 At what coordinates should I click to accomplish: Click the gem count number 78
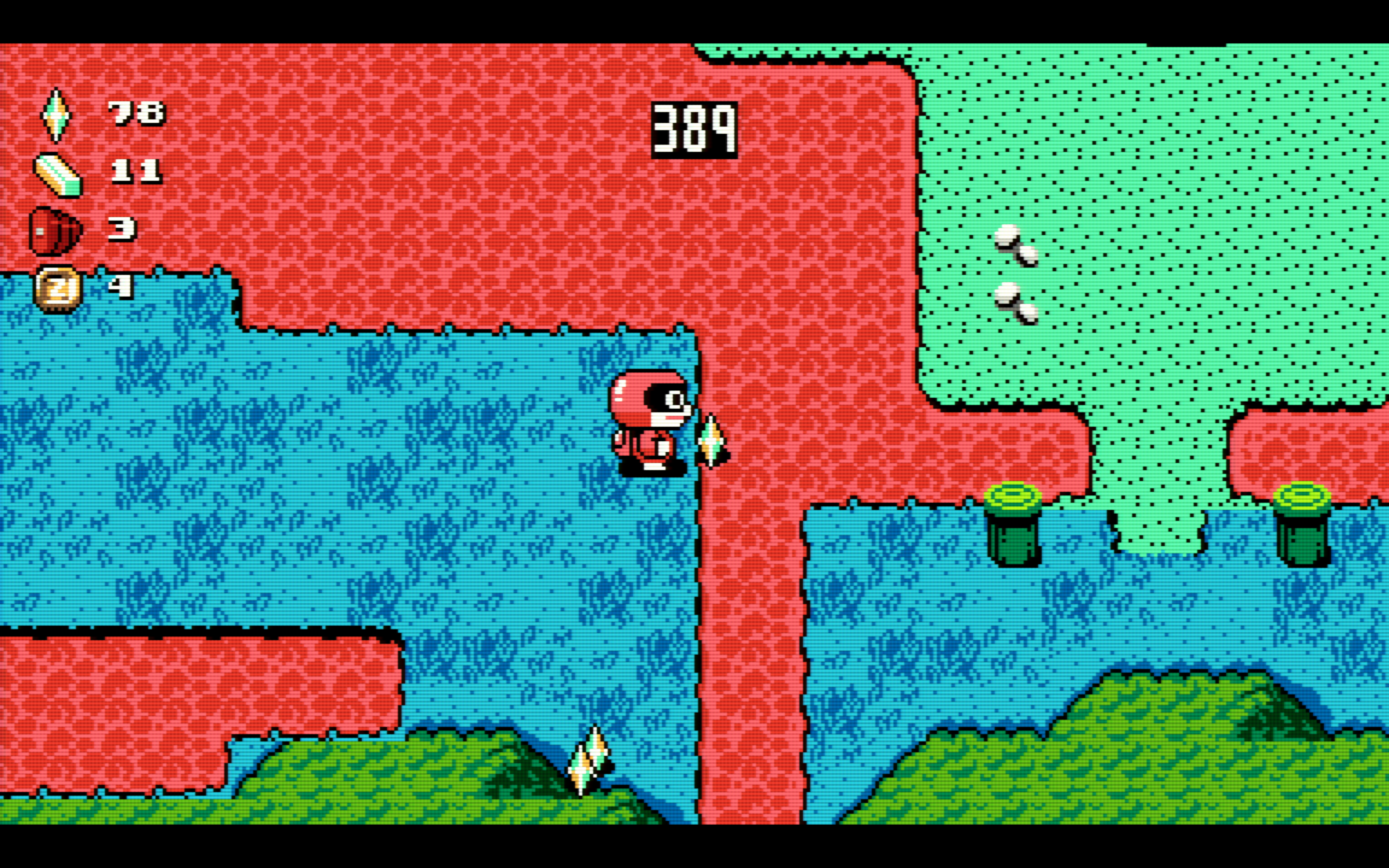[x=136, y=113]
